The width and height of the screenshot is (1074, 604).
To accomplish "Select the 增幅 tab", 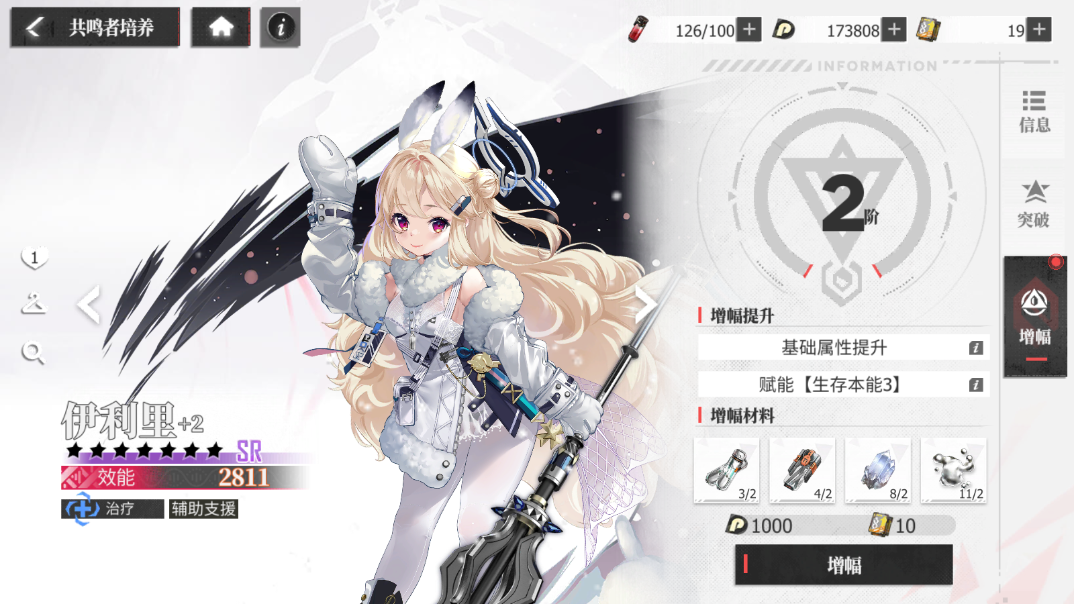I will tap(1034, 317).
